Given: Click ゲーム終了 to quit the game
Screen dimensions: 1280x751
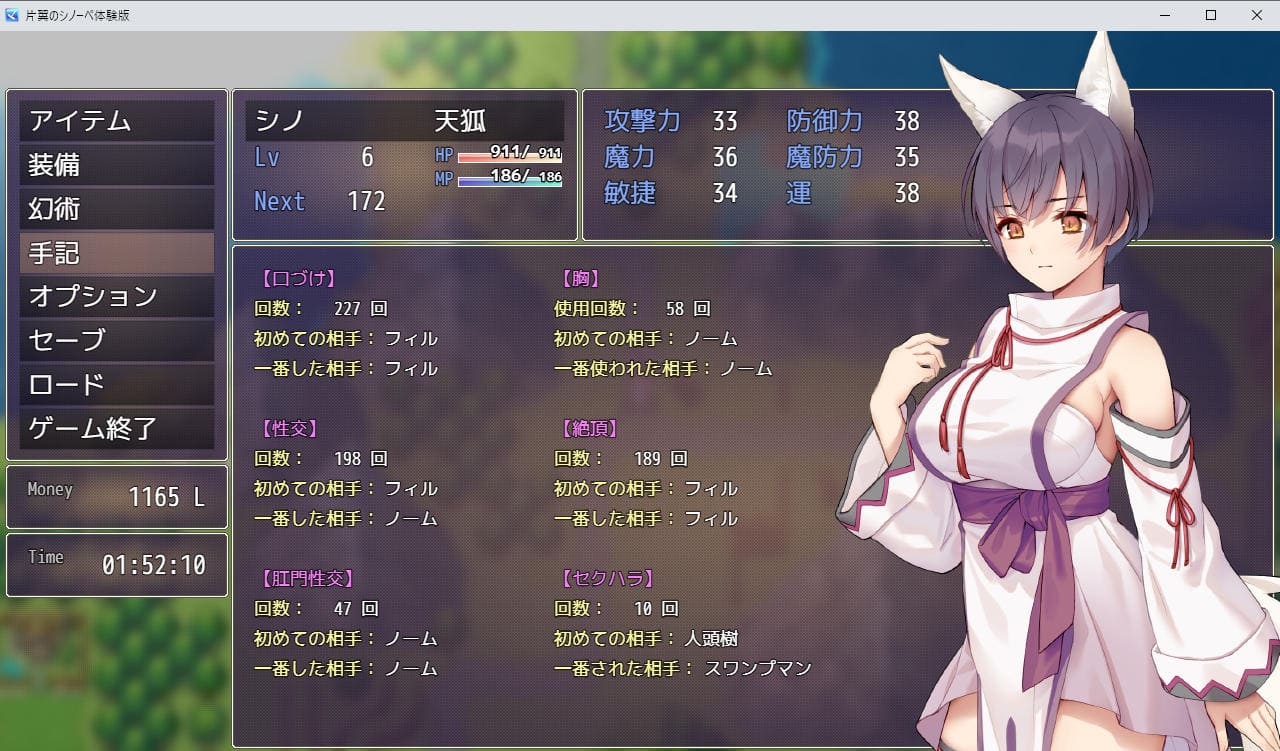Looking at the screenshot, I should click(116, 429).
